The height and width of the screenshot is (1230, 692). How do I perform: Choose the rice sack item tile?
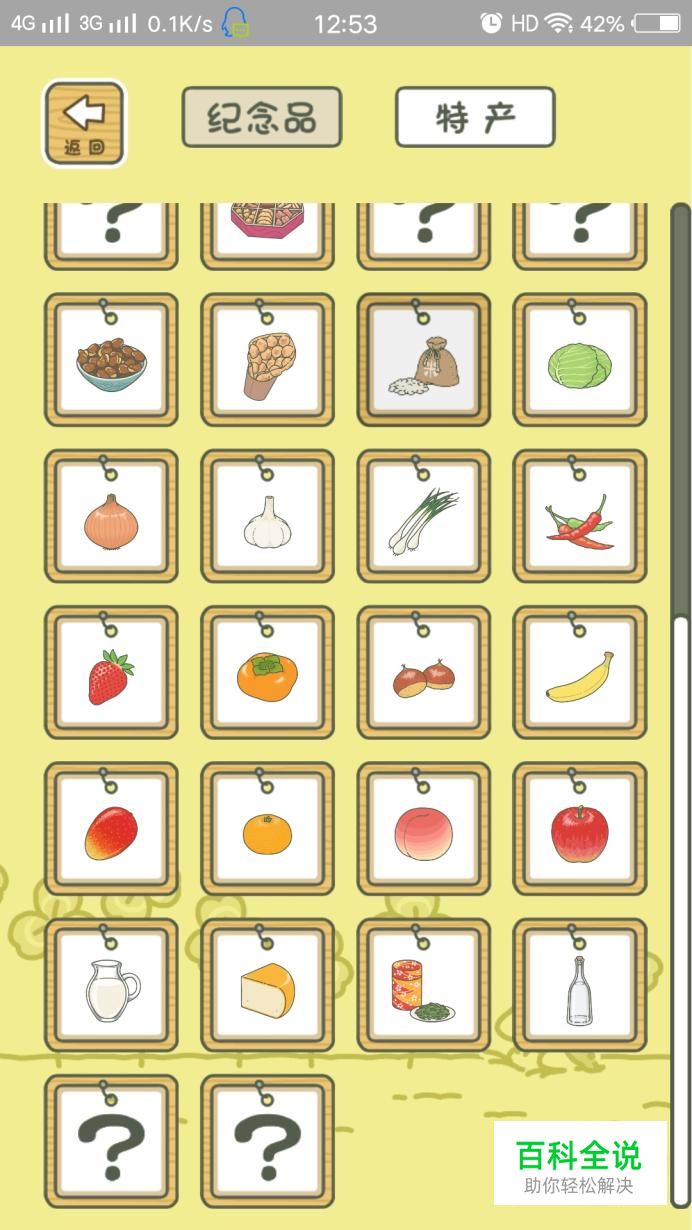pyautogui.click(x=424, y=361)
